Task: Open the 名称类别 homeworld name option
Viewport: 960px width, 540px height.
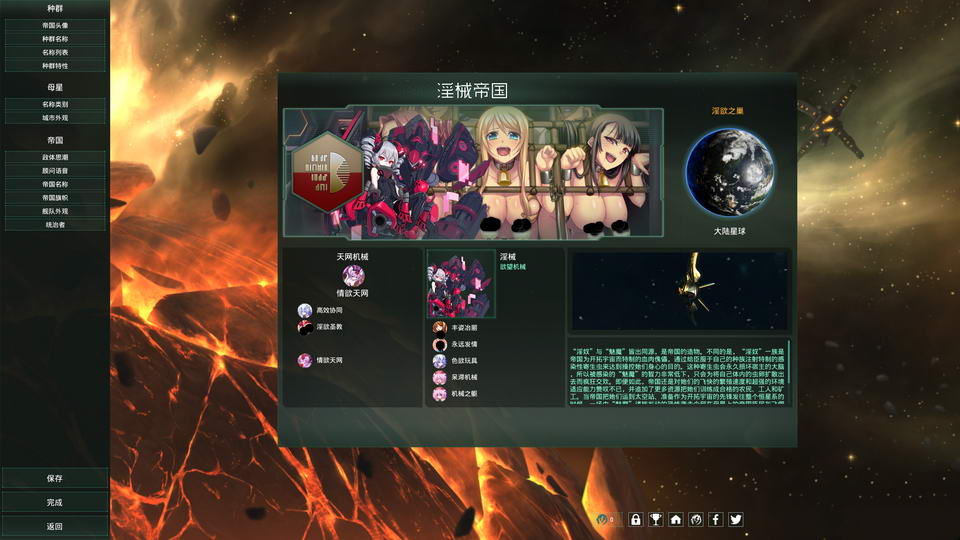Action: [55, 104]
